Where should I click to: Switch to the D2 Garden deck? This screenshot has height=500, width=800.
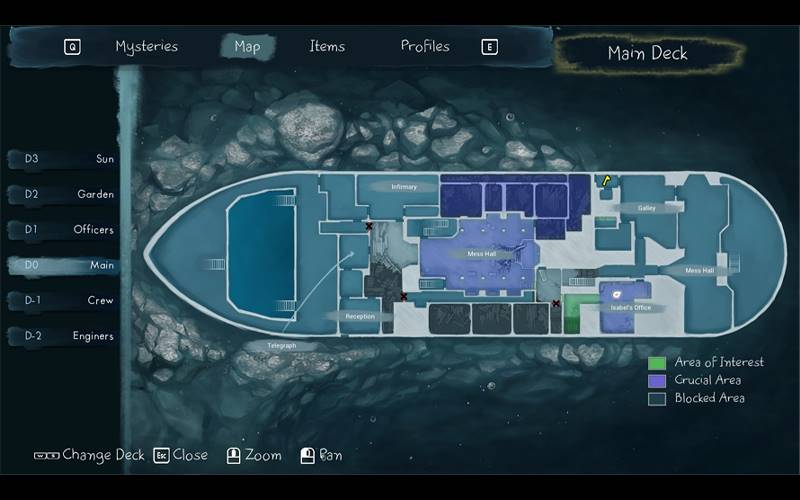coord(62,194)
